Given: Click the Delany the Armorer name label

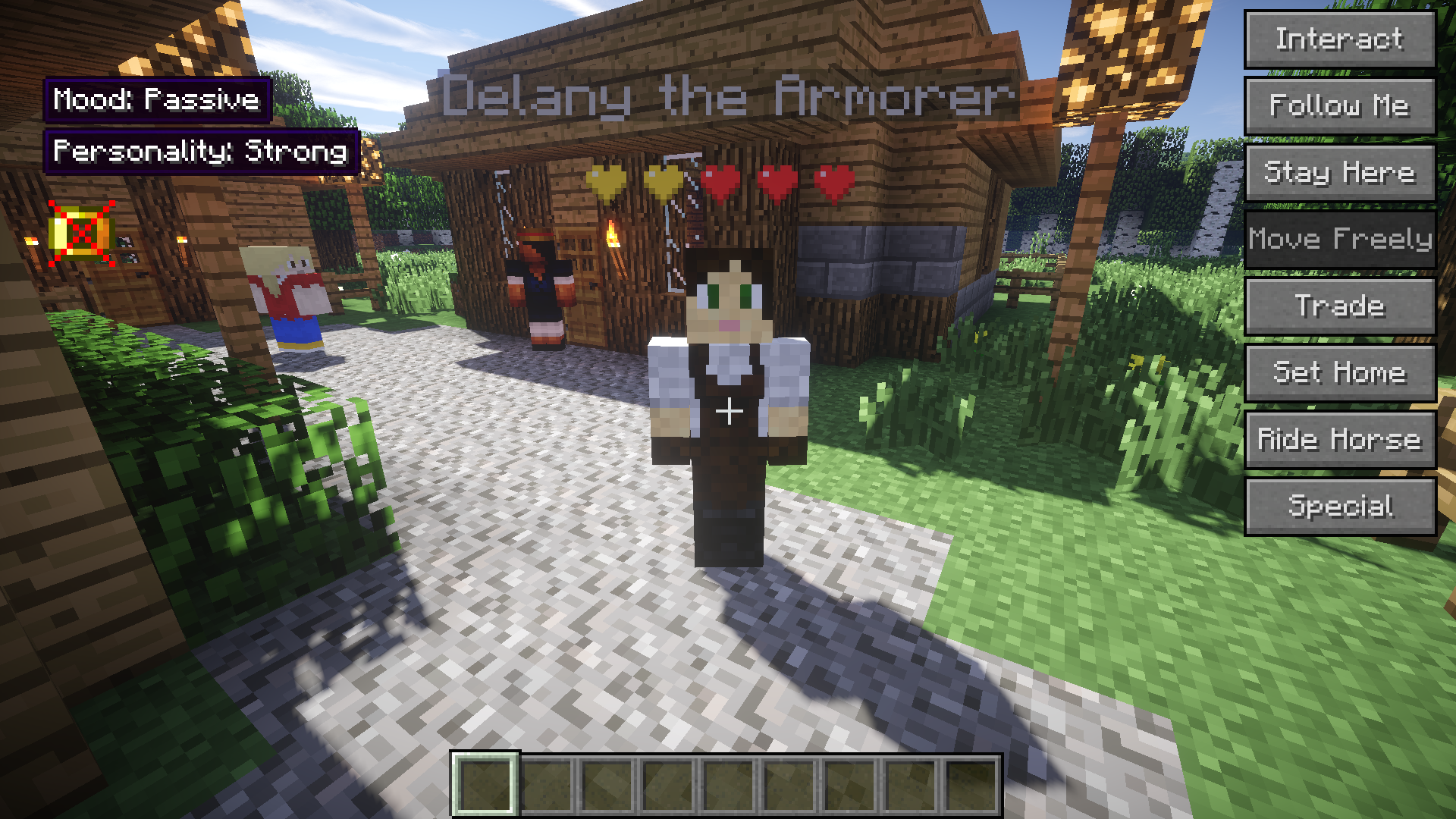Looking at the screenshot, I should click(x=728, y=96).
